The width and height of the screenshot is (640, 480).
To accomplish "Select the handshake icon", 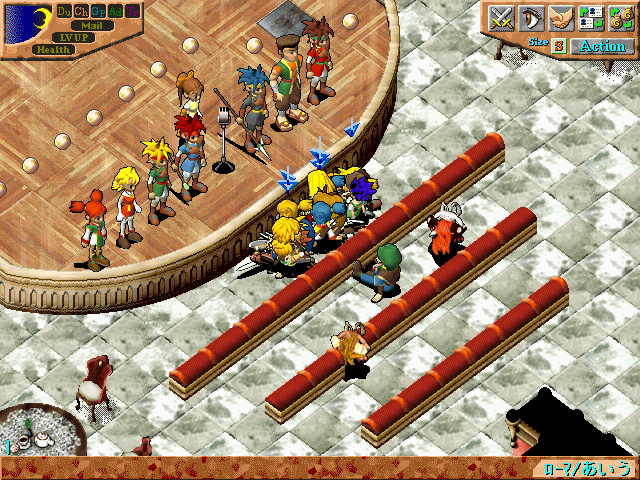I will [x=563, y=18].
